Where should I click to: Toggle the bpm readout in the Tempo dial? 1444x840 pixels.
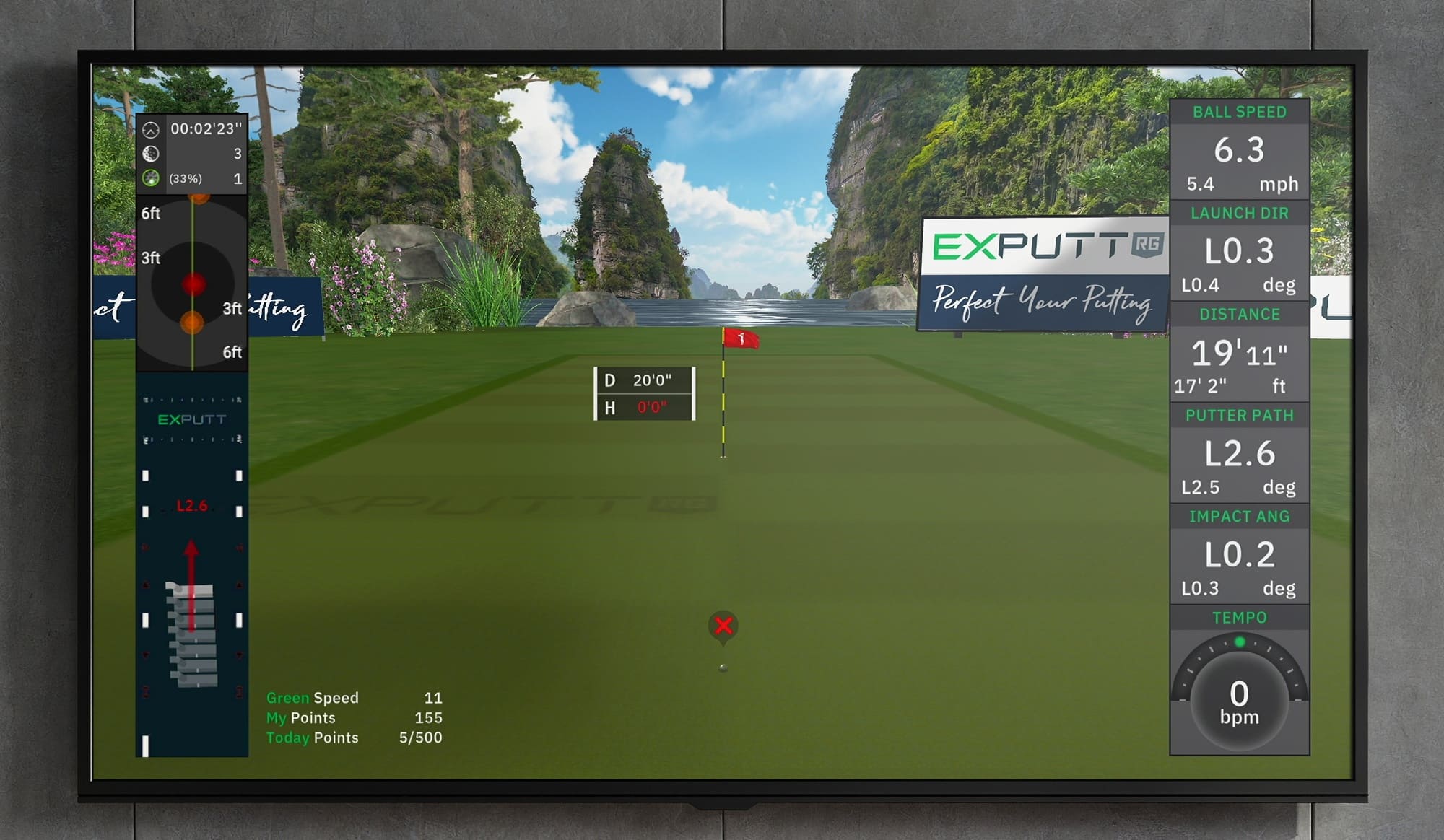(x=1238, y=717)
